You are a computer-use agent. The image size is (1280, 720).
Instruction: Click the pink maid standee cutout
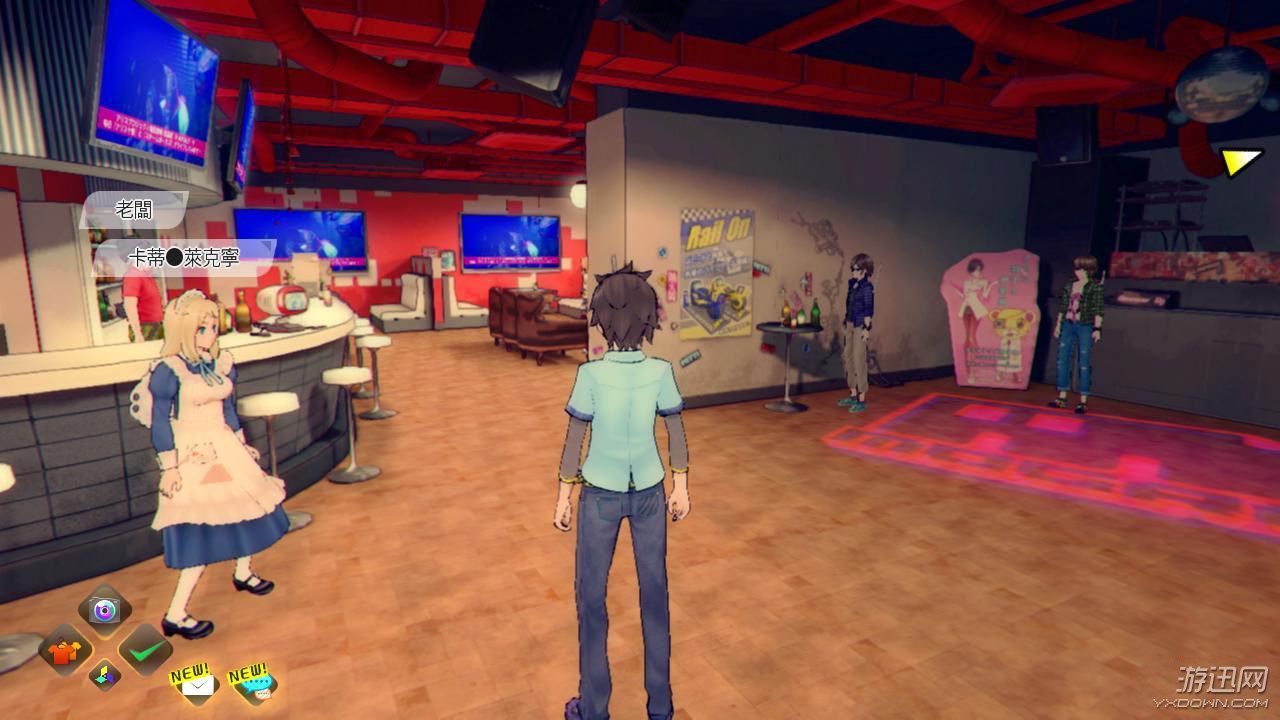(x=988, y=320)
